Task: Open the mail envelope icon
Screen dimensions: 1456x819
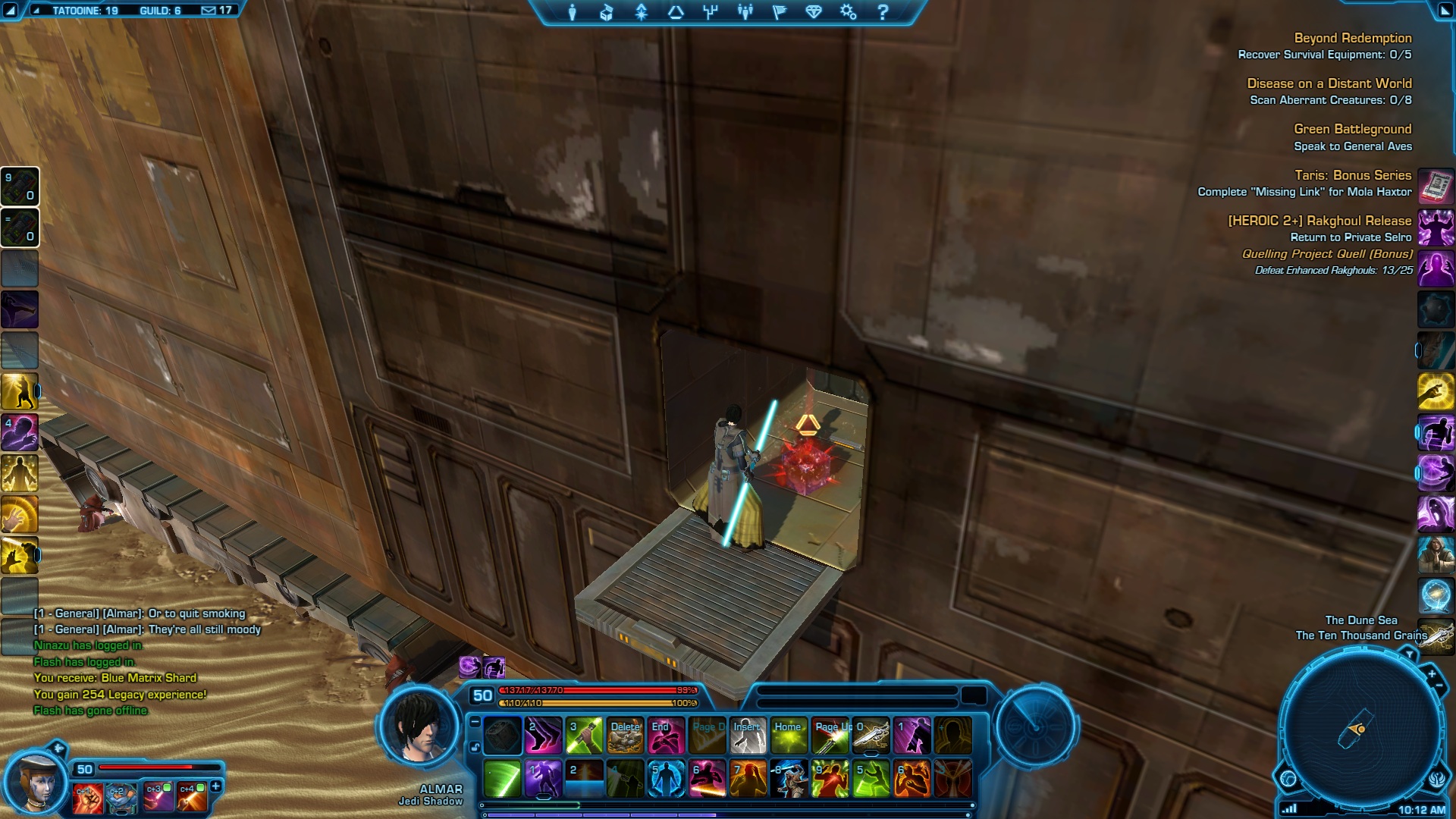Action: [209, 11]
